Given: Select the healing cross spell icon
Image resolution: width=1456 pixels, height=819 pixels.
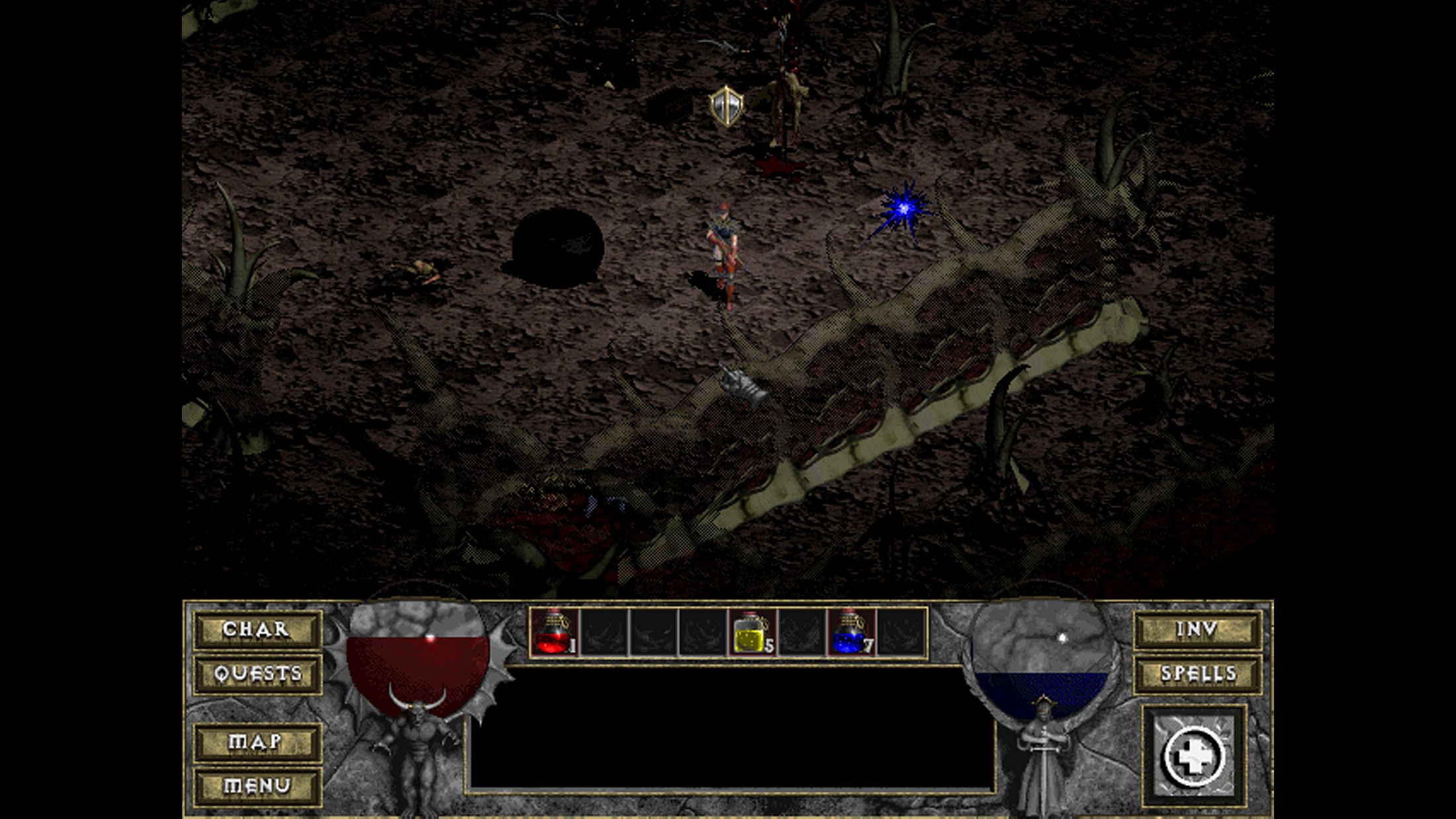Looking at the screenshot, I should click(1194, 757).
